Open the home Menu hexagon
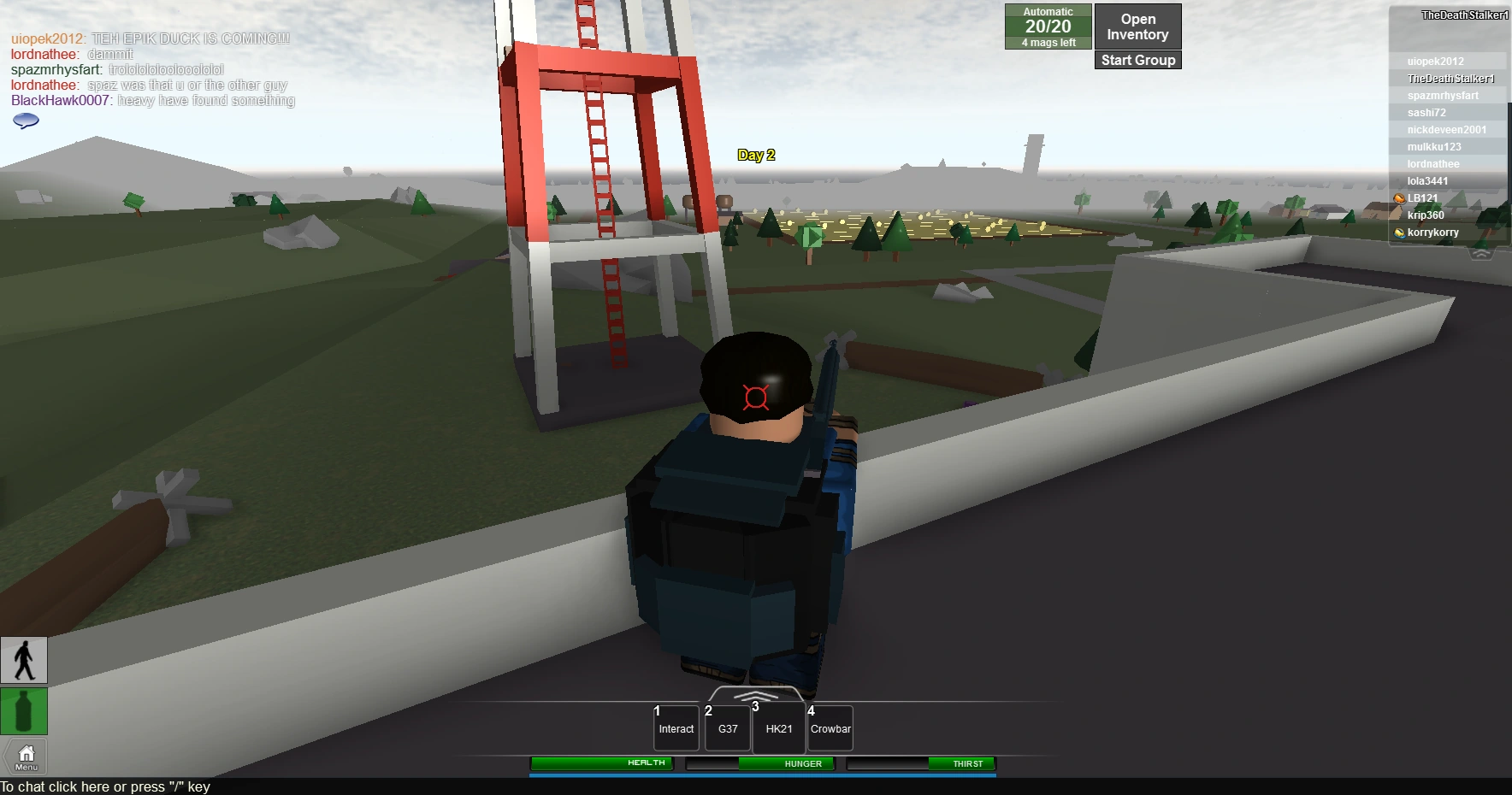This screenshot has width=1512, height=795. (24, 756)
